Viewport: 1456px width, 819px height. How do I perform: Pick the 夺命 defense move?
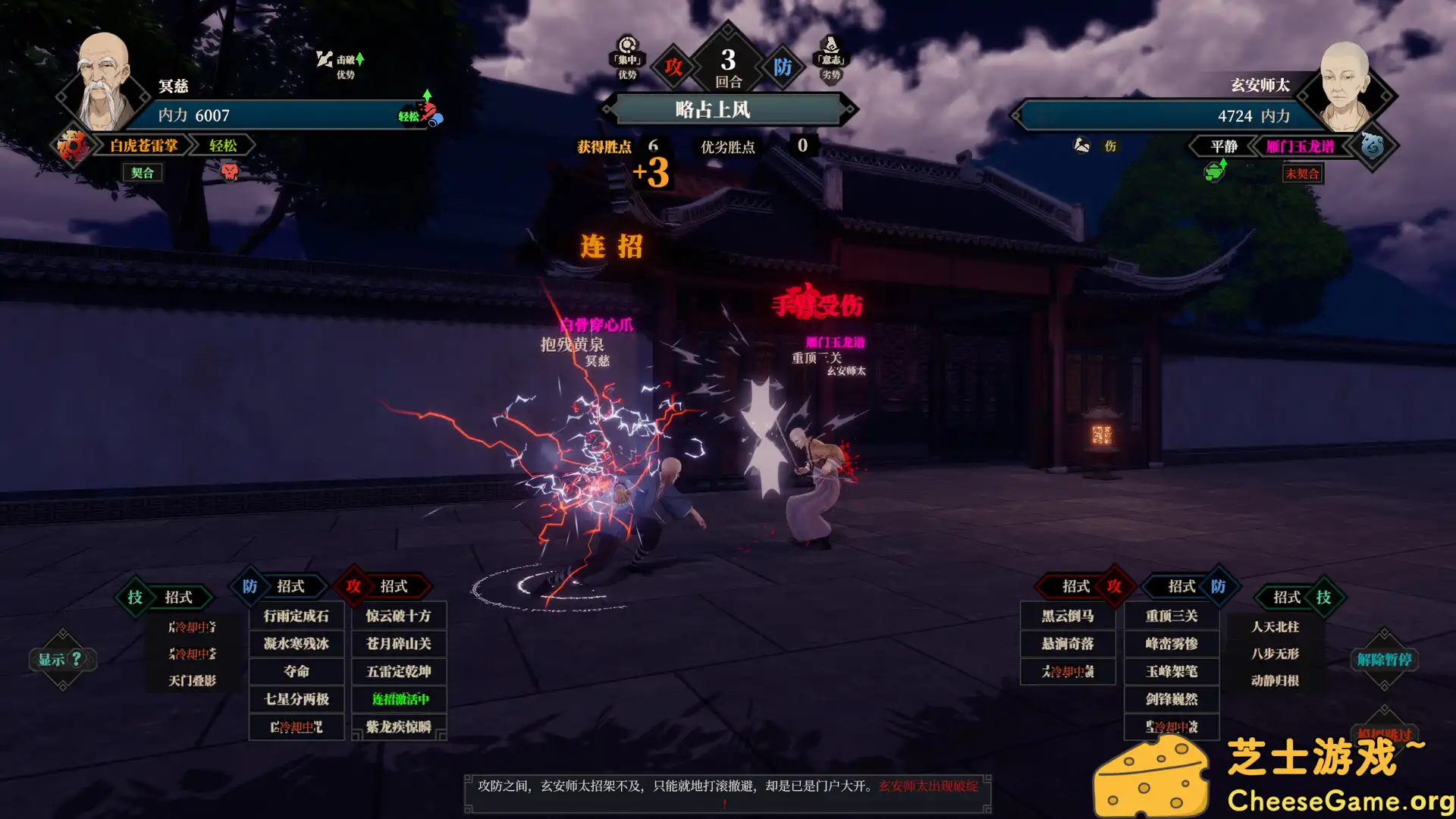297,671
